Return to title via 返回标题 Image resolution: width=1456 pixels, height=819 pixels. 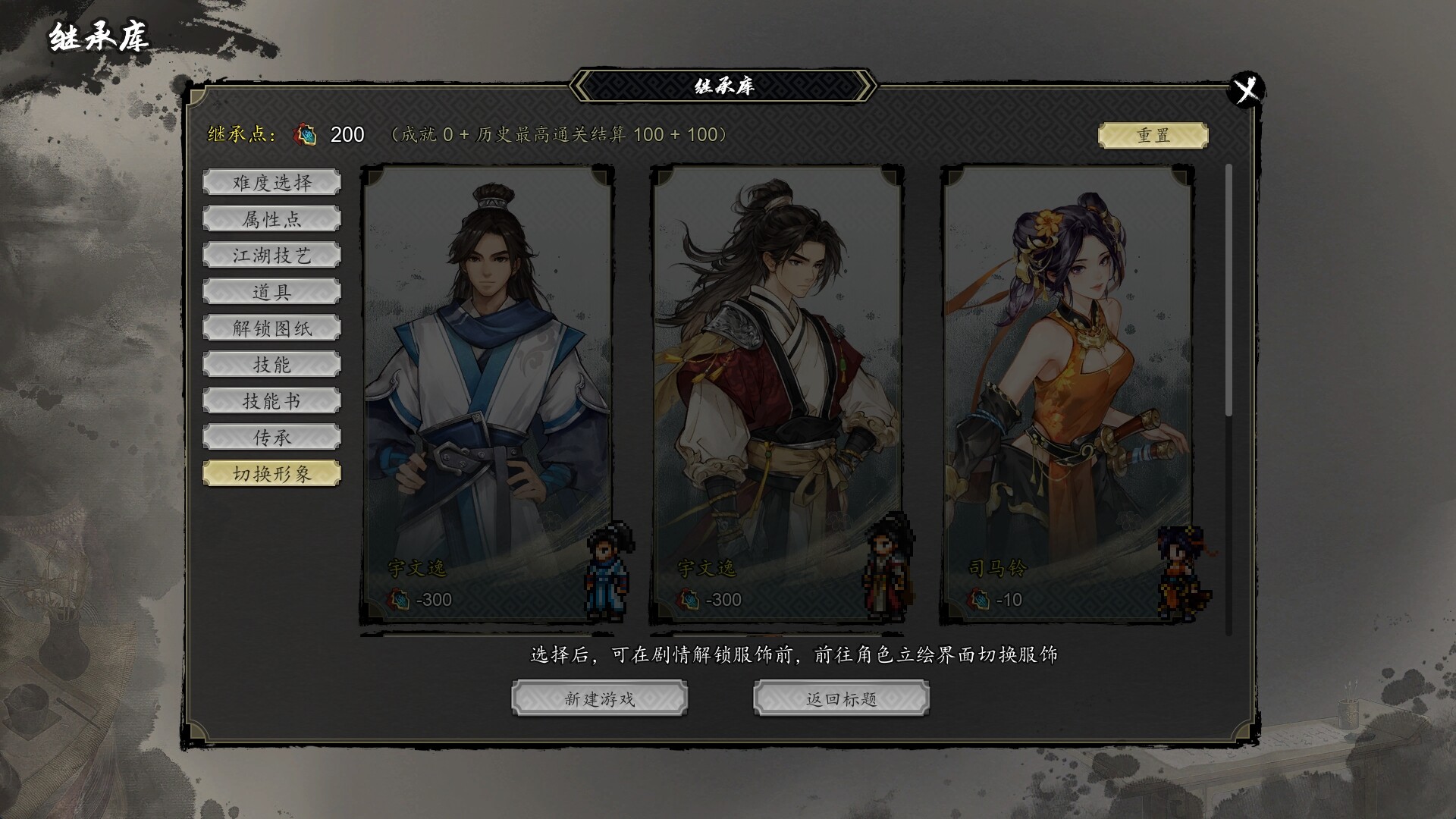point(841,698)
